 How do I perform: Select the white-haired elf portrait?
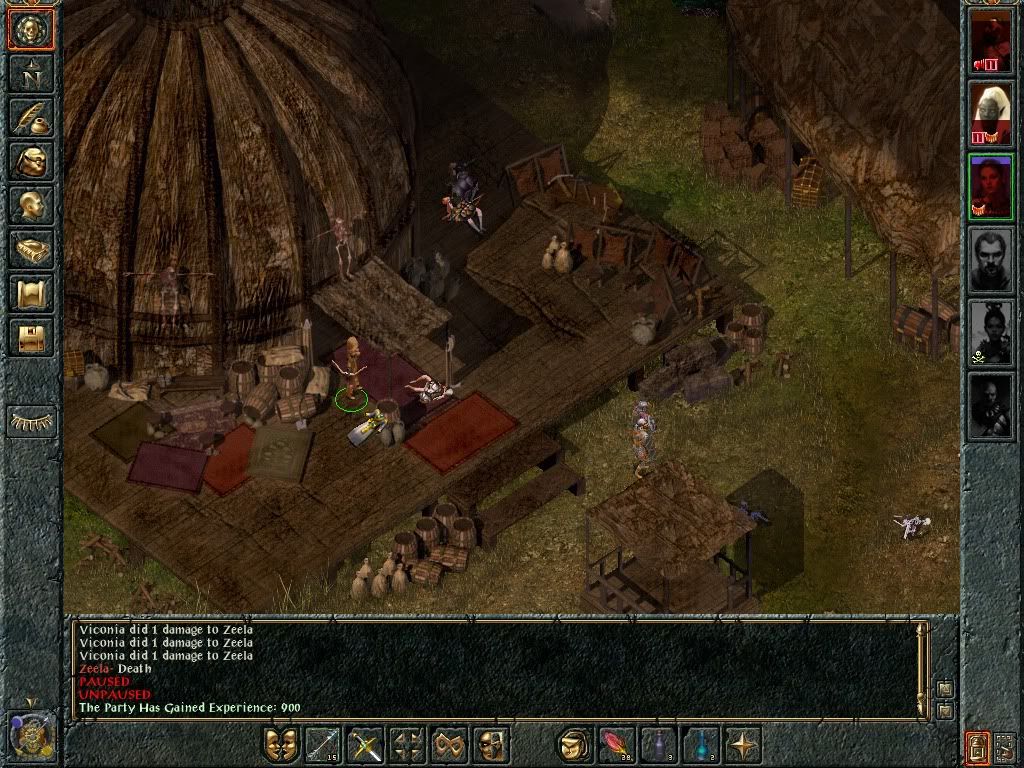991,113
